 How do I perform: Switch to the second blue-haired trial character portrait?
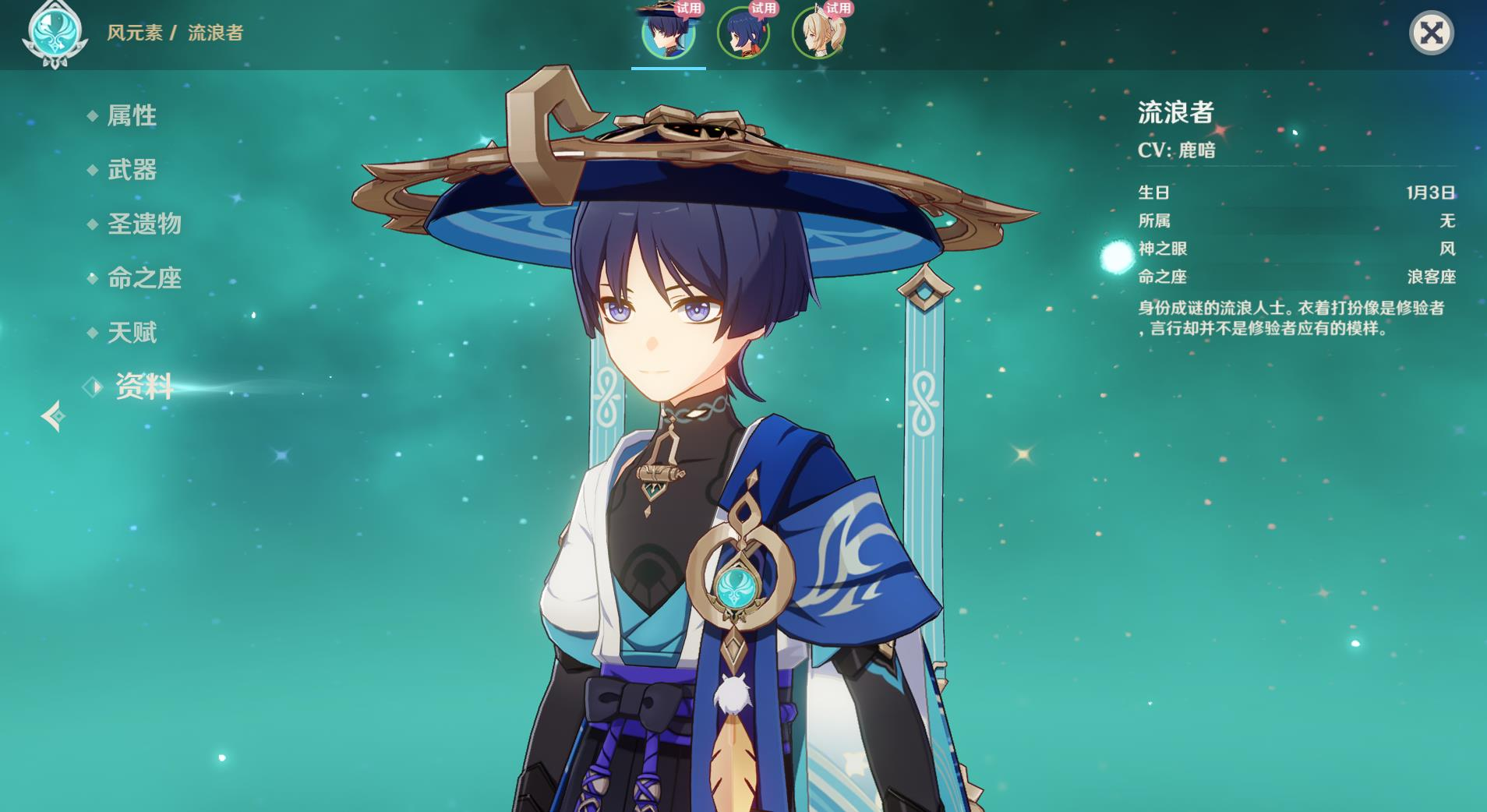pos(743,33)
